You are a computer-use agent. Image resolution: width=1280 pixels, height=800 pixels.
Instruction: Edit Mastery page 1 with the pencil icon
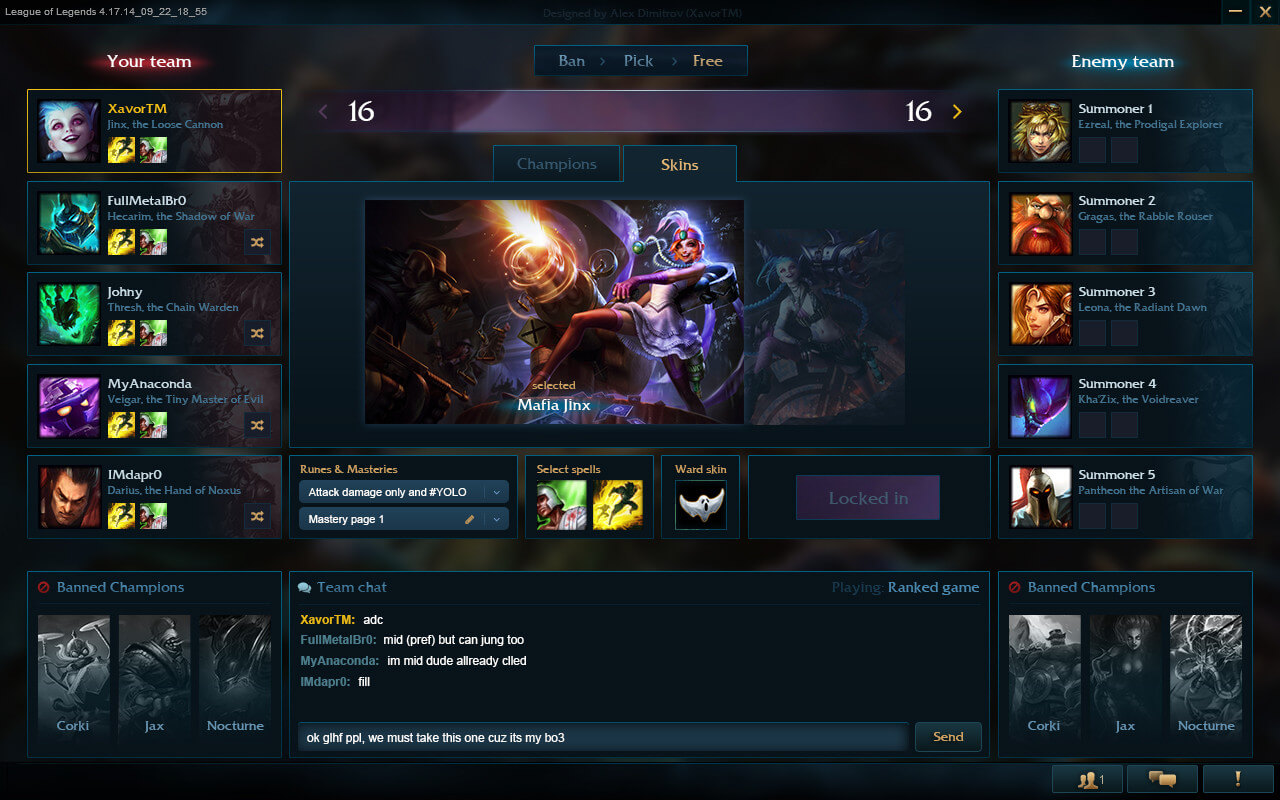pyautogui.click(x=469, y=519)
